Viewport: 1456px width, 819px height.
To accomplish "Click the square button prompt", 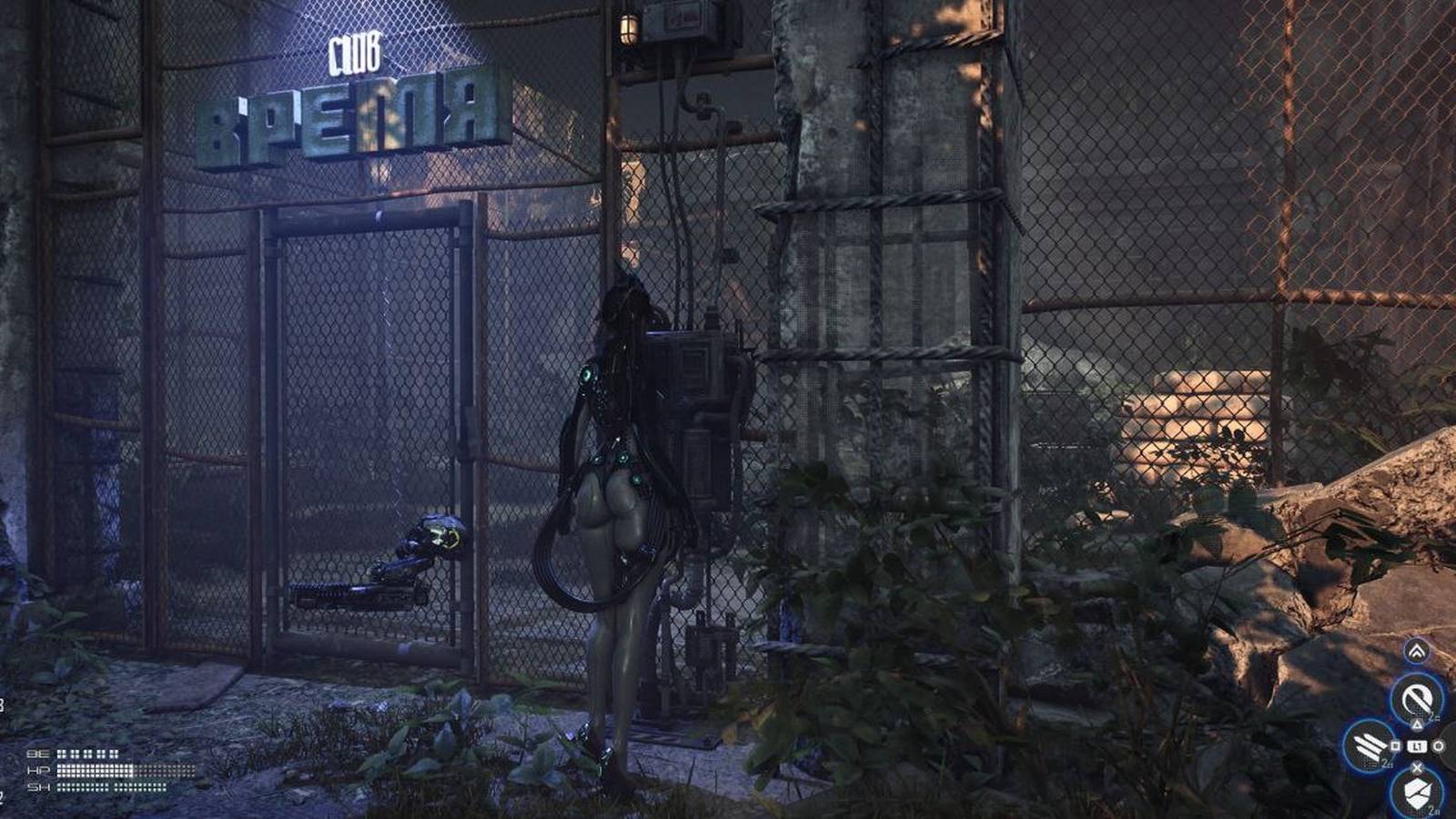I will (x=1394, y=745).
